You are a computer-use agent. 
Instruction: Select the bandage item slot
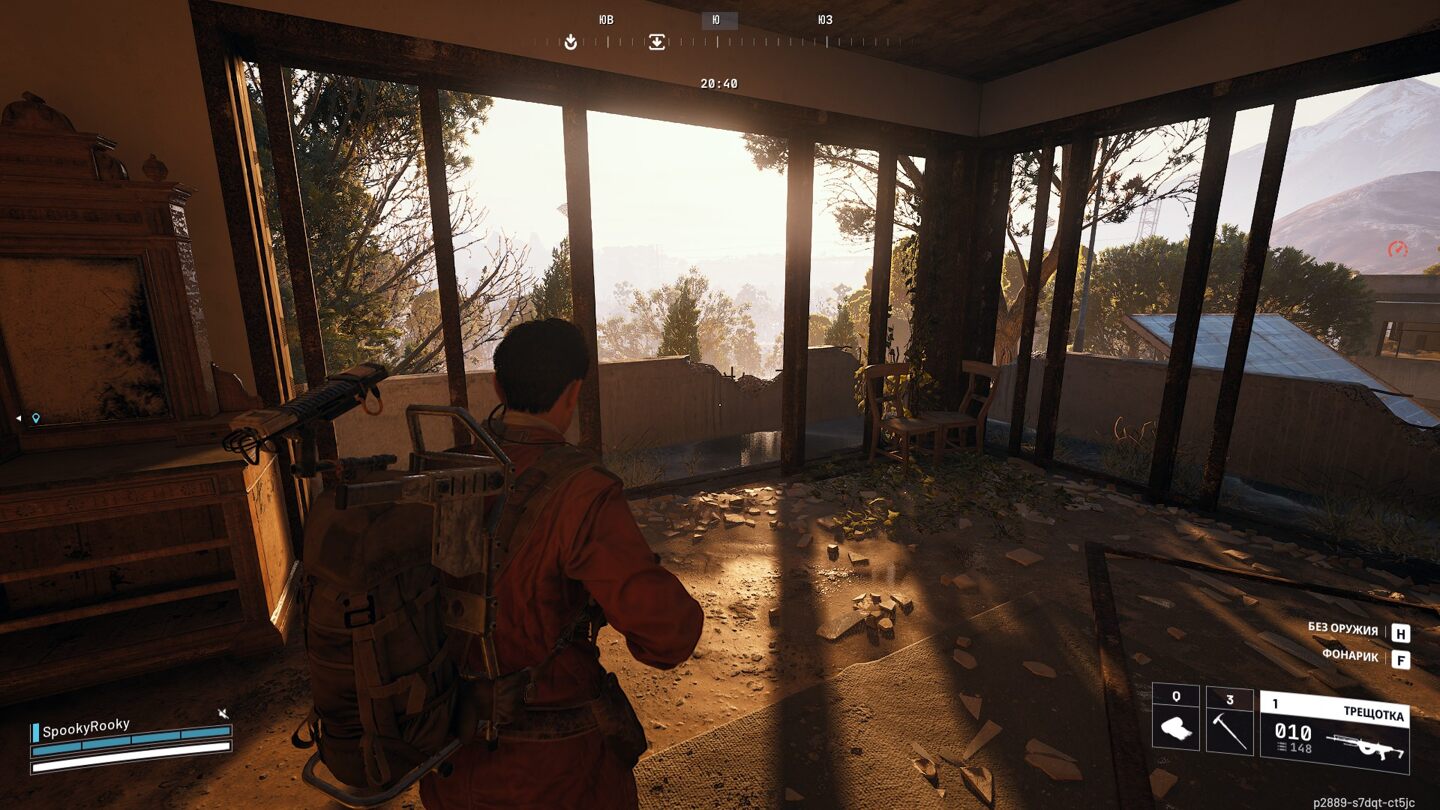[1175, 718]
